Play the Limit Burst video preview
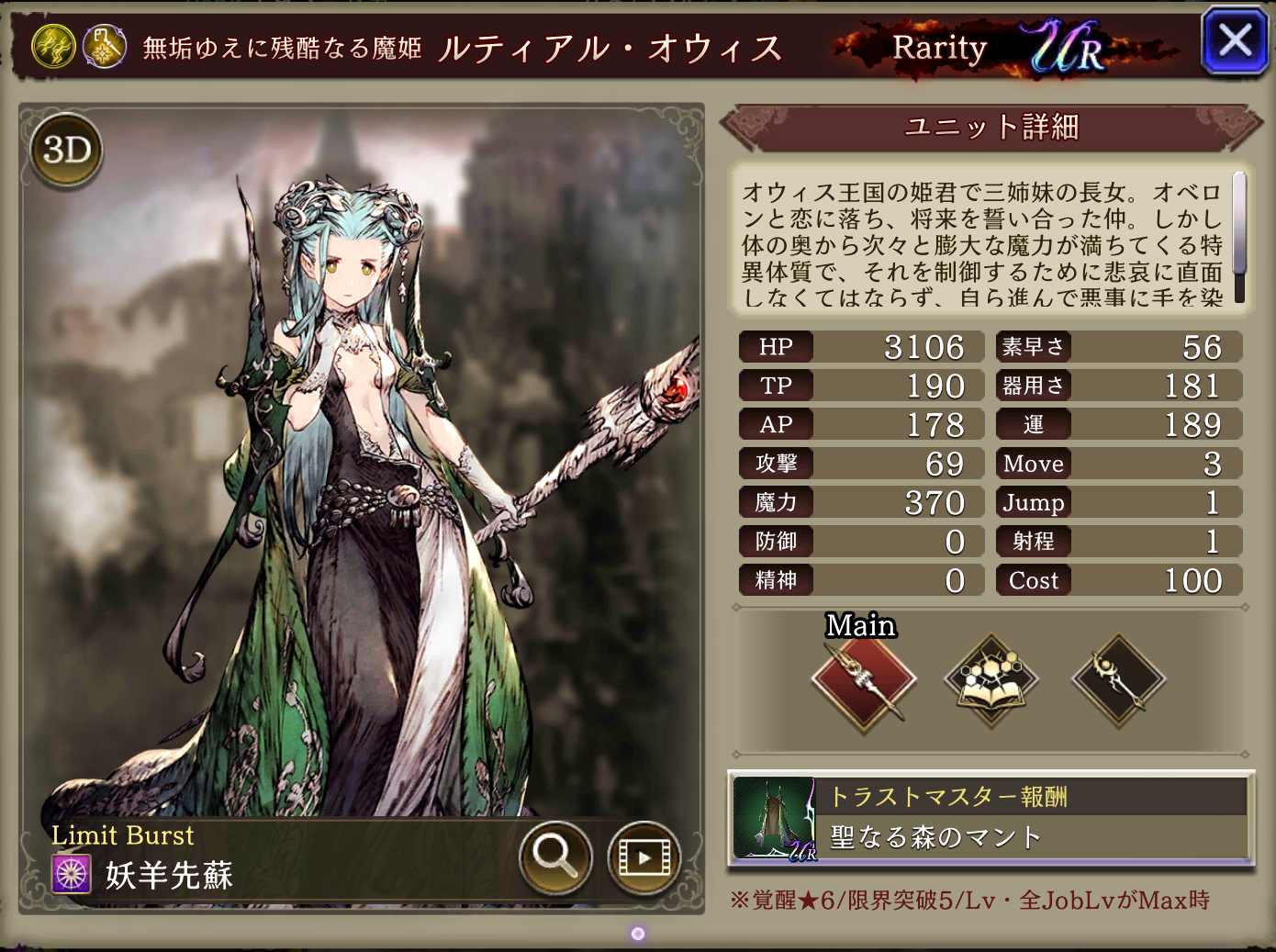The height and width of the screenshot is (952, 1276). tap(644, 857)
